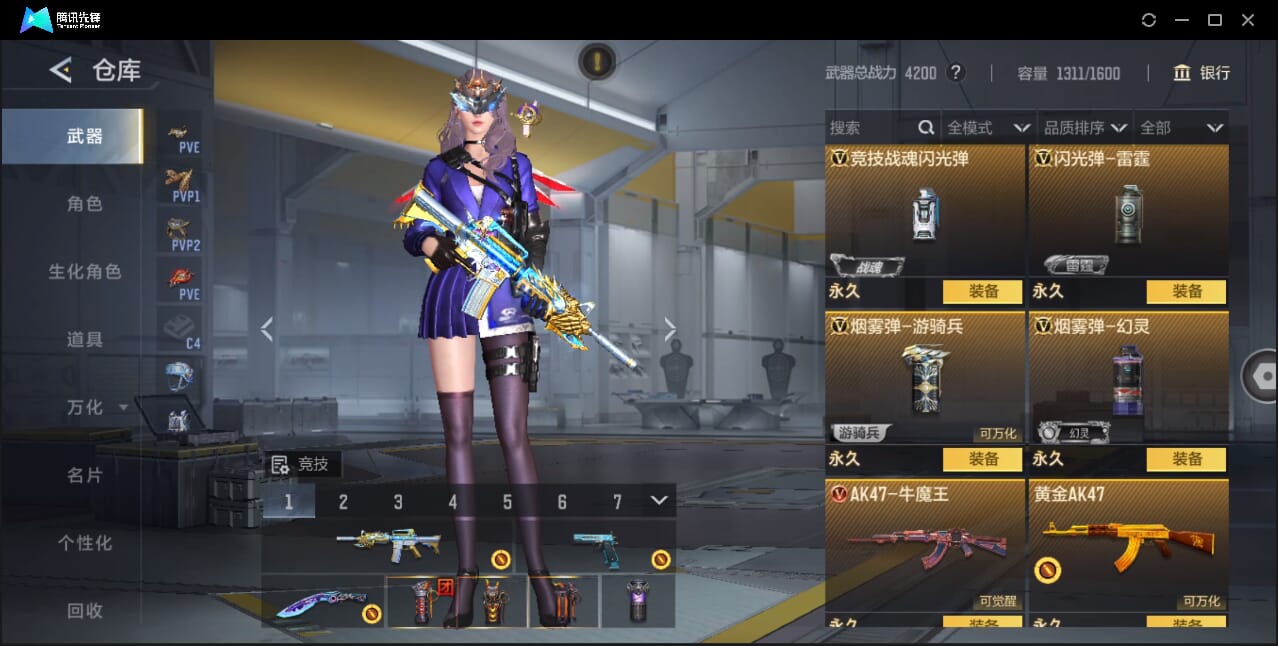Image resolution: width=1278 pixels, height=646 pixels.
Task: Open the 回收 recycle section
Action: pos(85,610)
